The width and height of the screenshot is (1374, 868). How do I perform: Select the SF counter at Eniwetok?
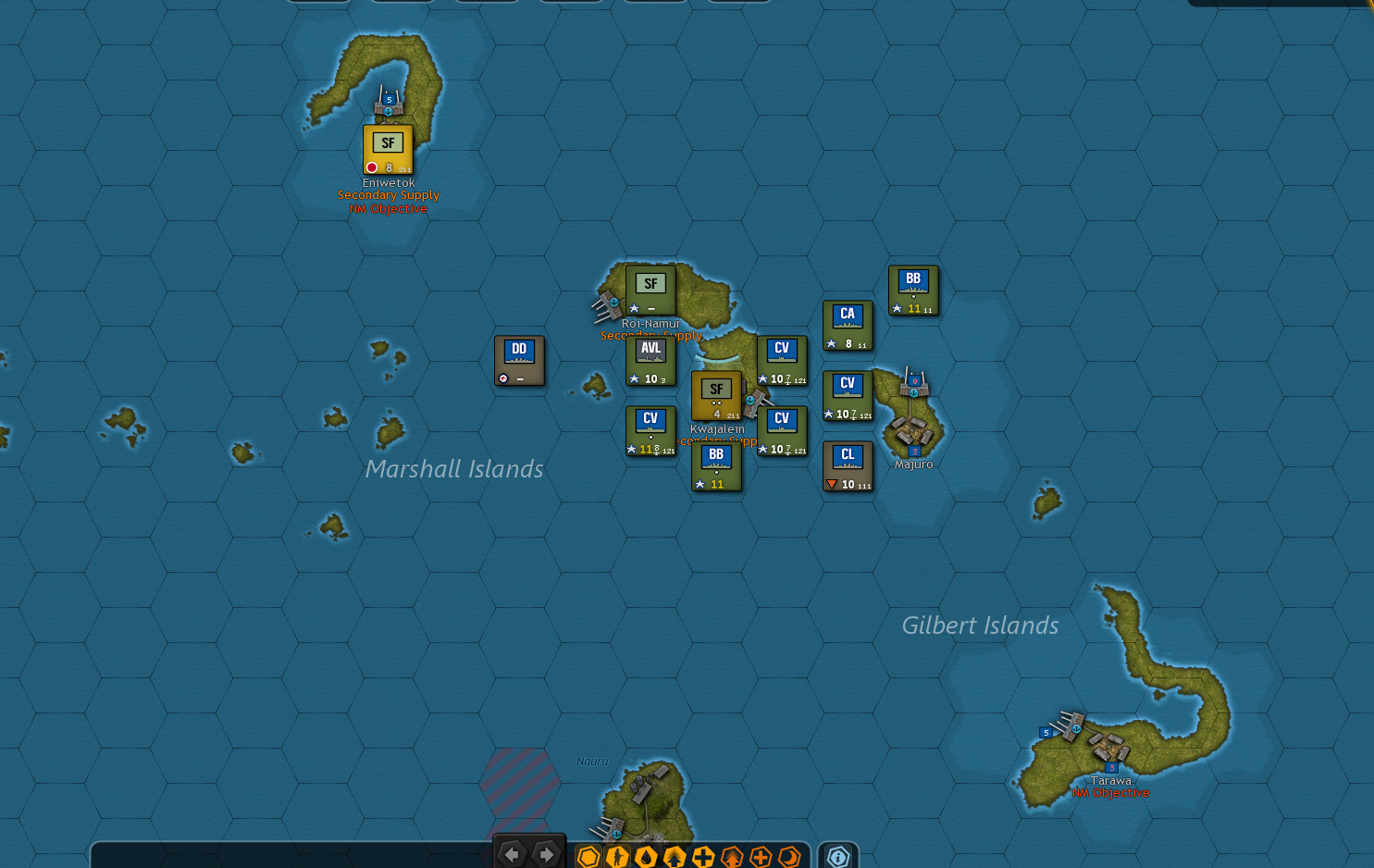pyautogui.click(x=388, y=149)
